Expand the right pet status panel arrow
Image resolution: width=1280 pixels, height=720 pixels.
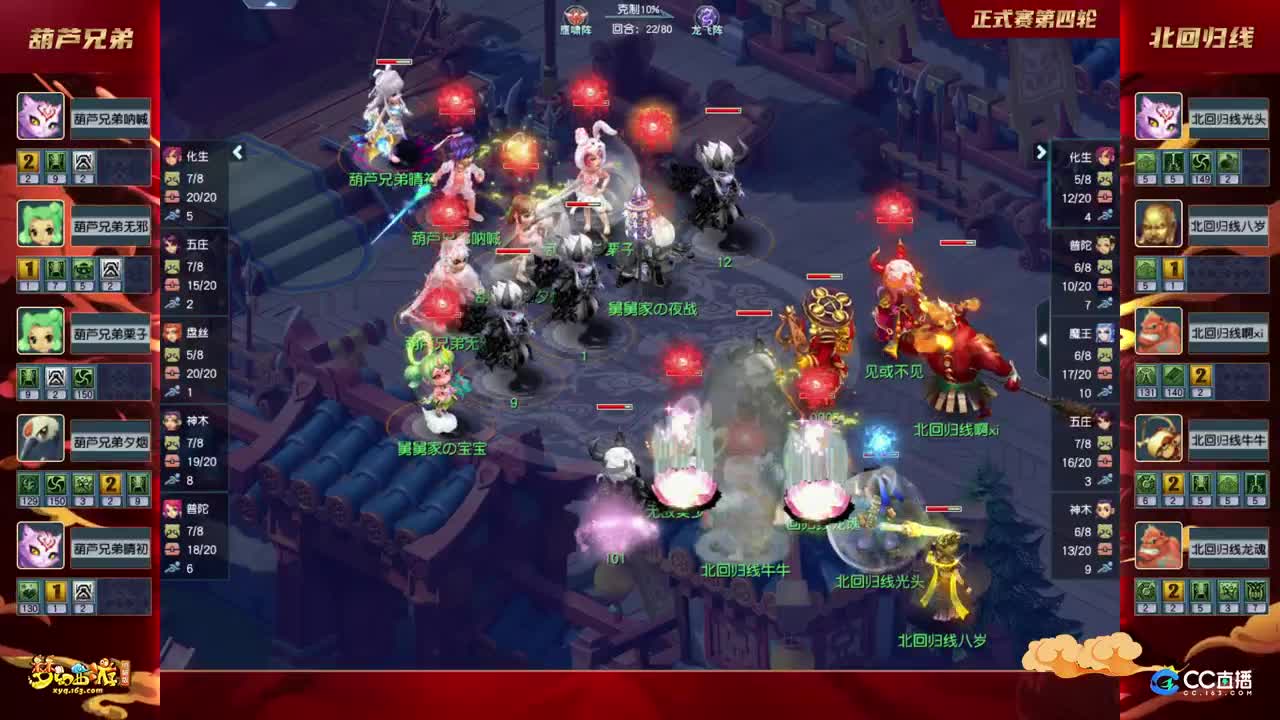coord(1041,153)
